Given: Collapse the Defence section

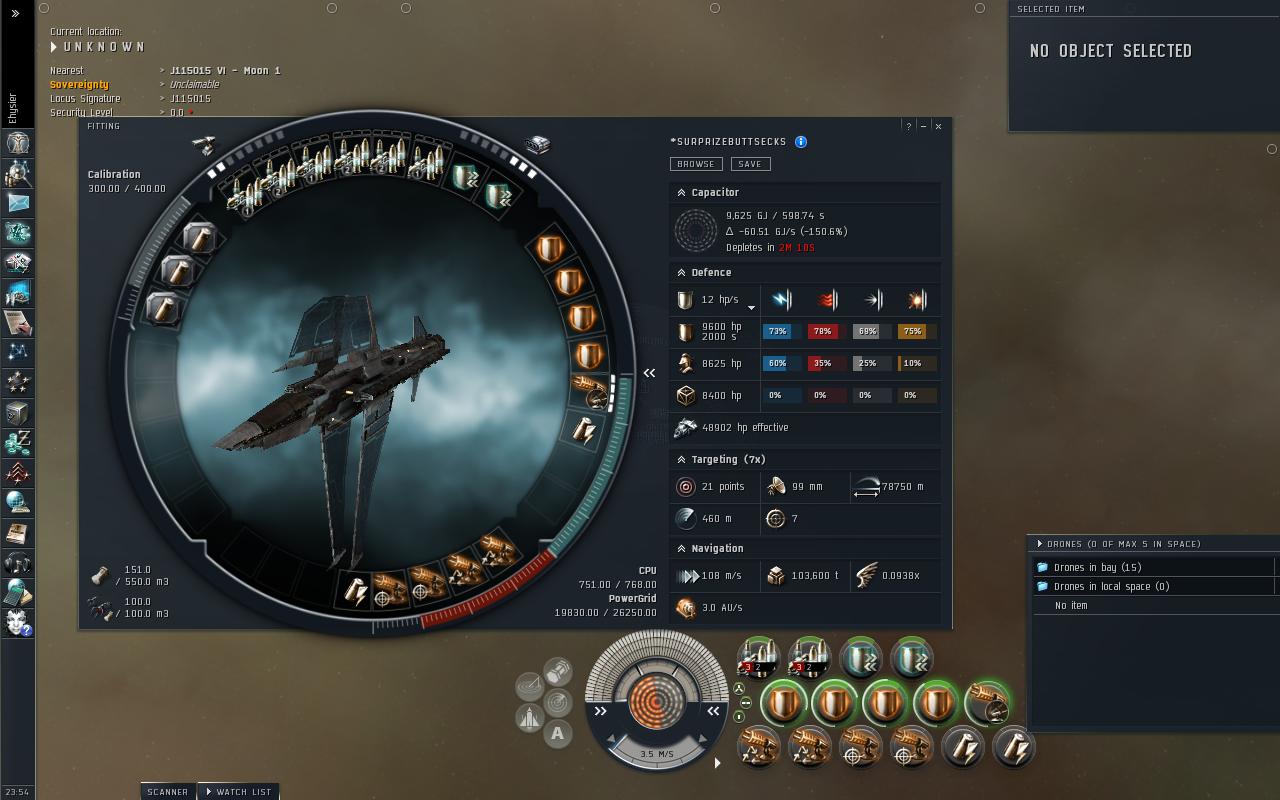Looking at the screenshot, I should tap(682, 272).
